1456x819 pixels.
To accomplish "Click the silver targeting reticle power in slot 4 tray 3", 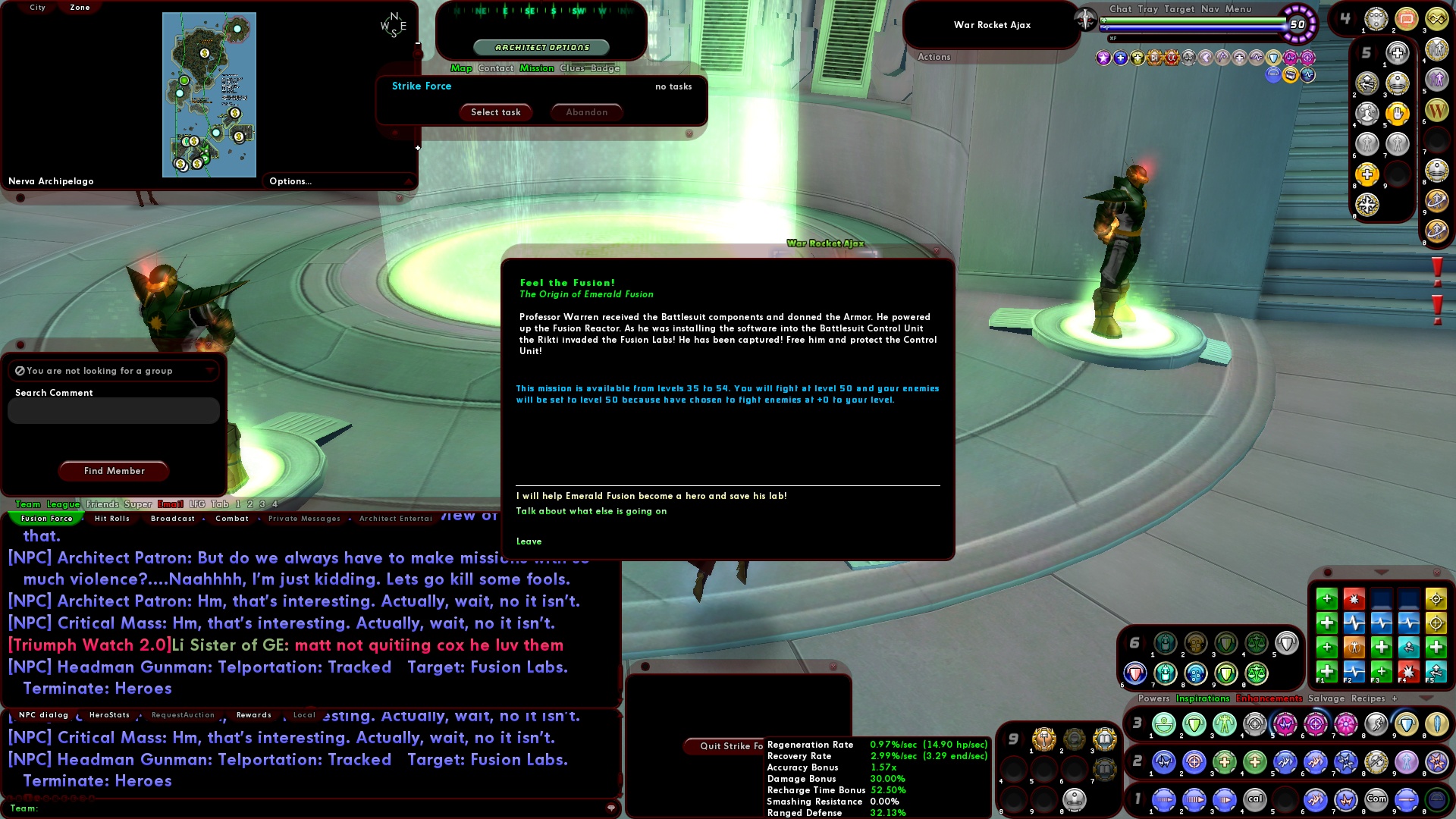I will [x=1254, y=724].
